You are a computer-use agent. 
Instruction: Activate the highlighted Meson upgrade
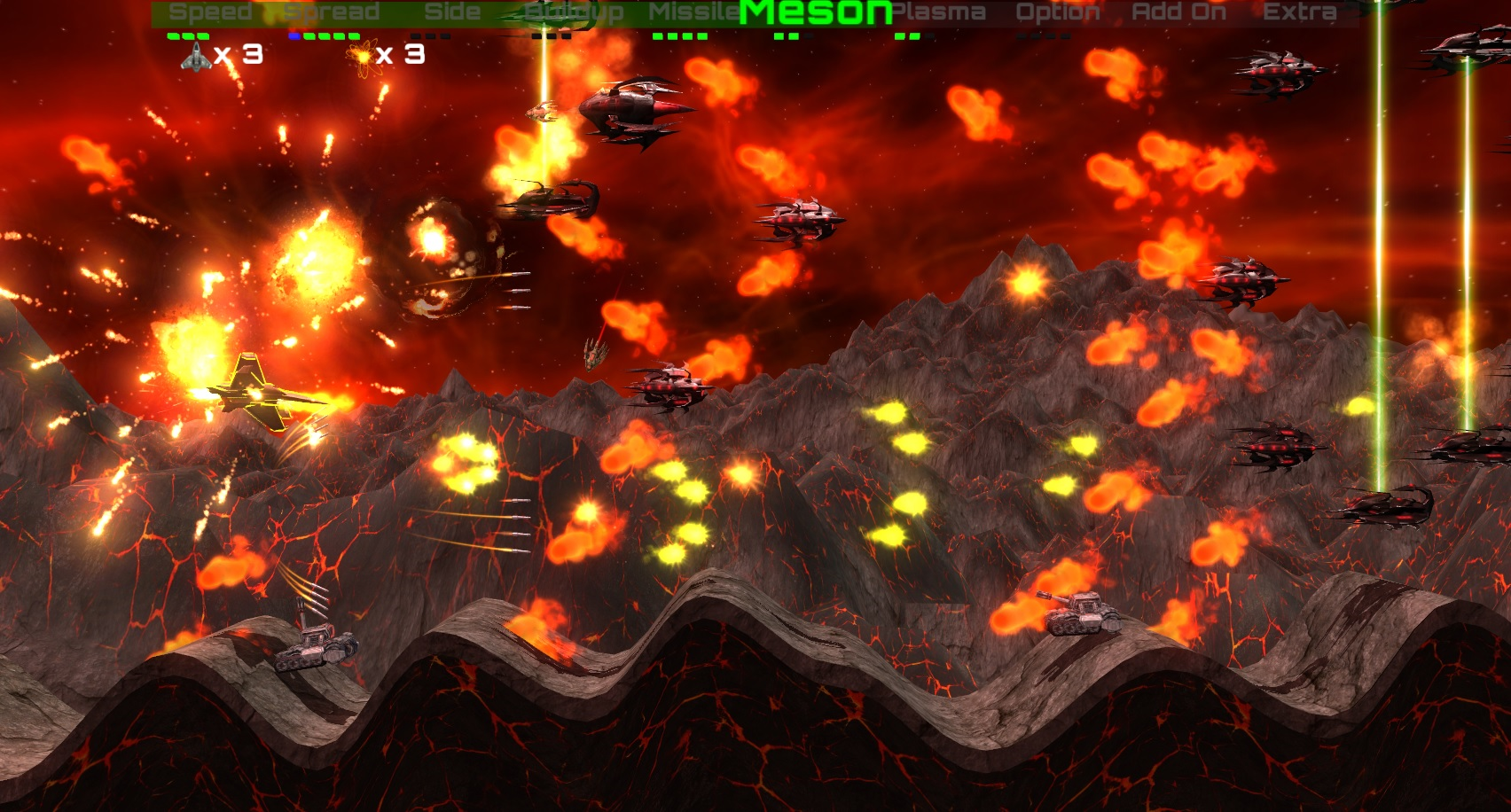pos(815,12)
